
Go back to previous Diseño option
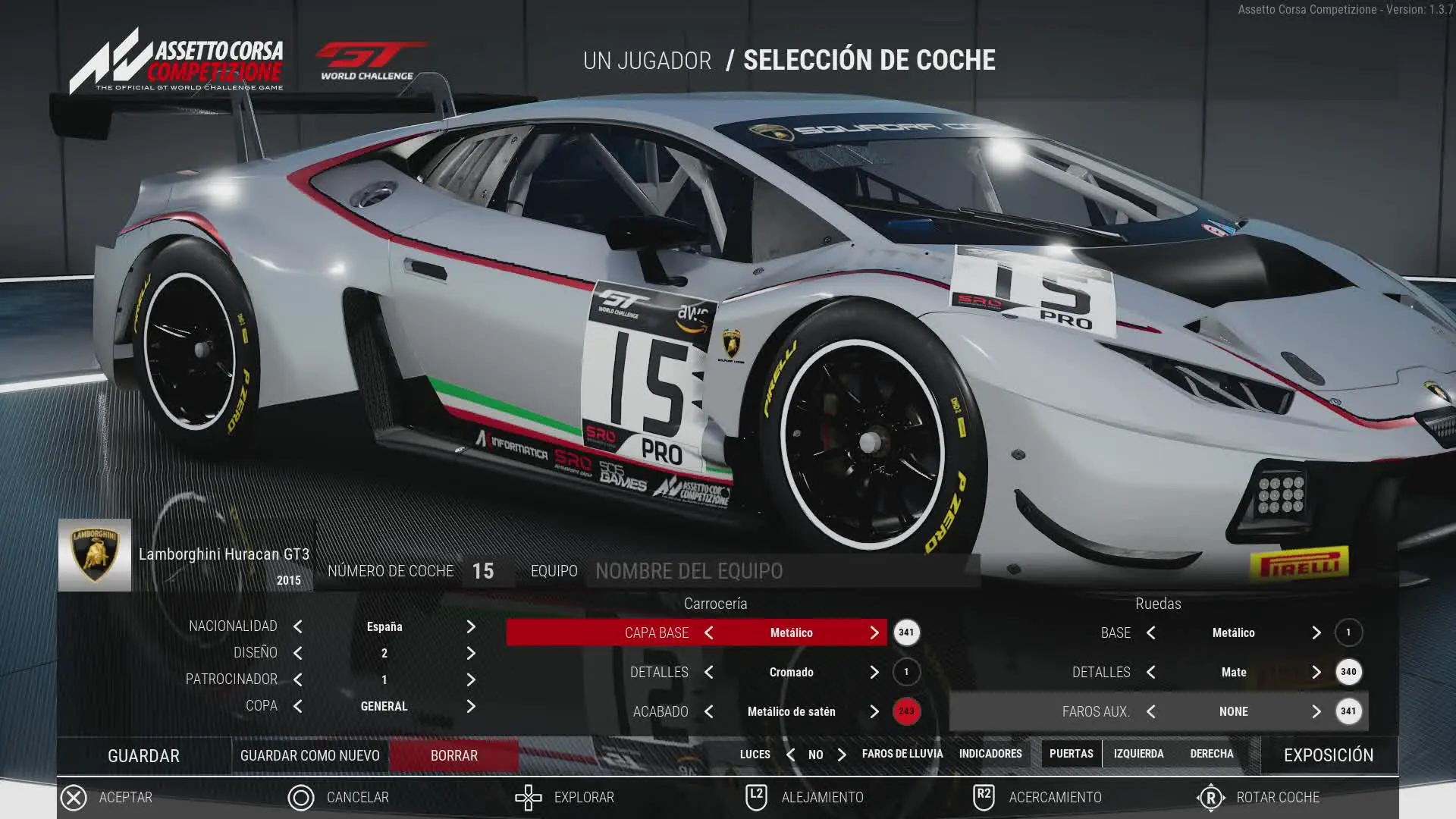pos(298,653)
